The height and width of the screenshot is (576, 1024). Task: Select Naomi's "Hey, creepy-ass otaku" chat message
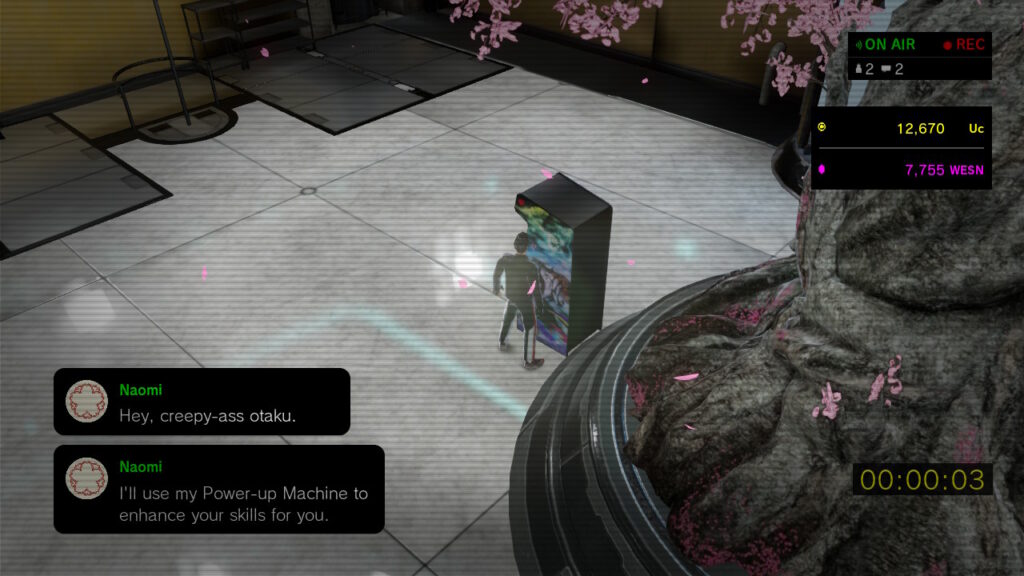click(x=202, y=402)
